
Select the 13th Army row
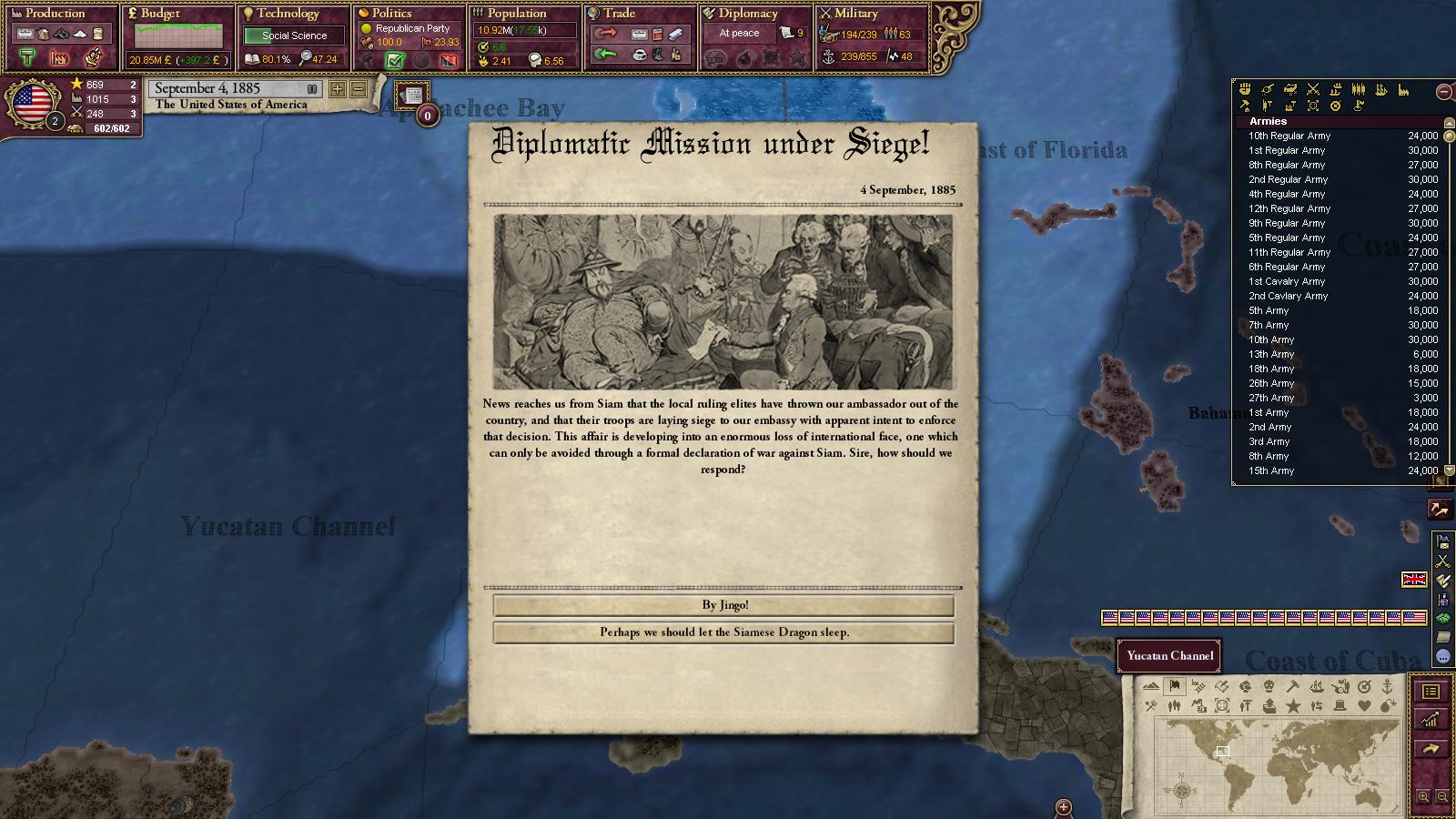click(1270, 354)
